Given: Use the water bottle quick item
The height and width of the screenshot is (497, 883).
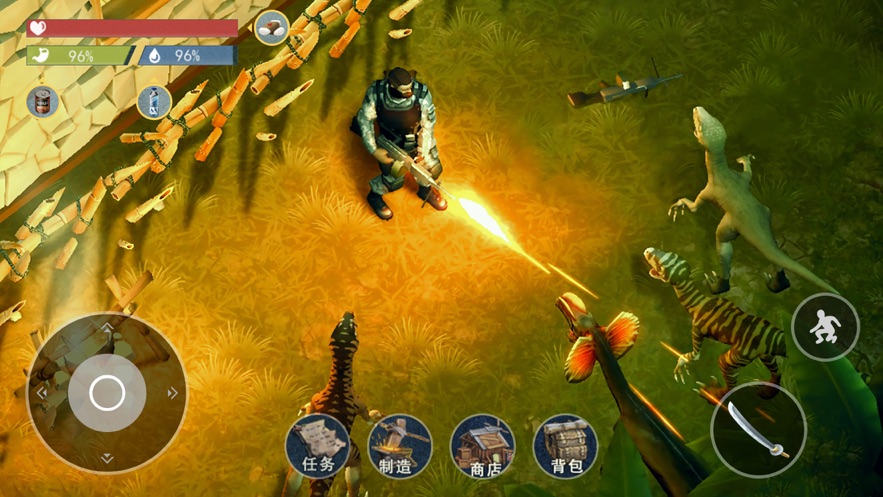Looking at the screenshot, I should 153,101.
